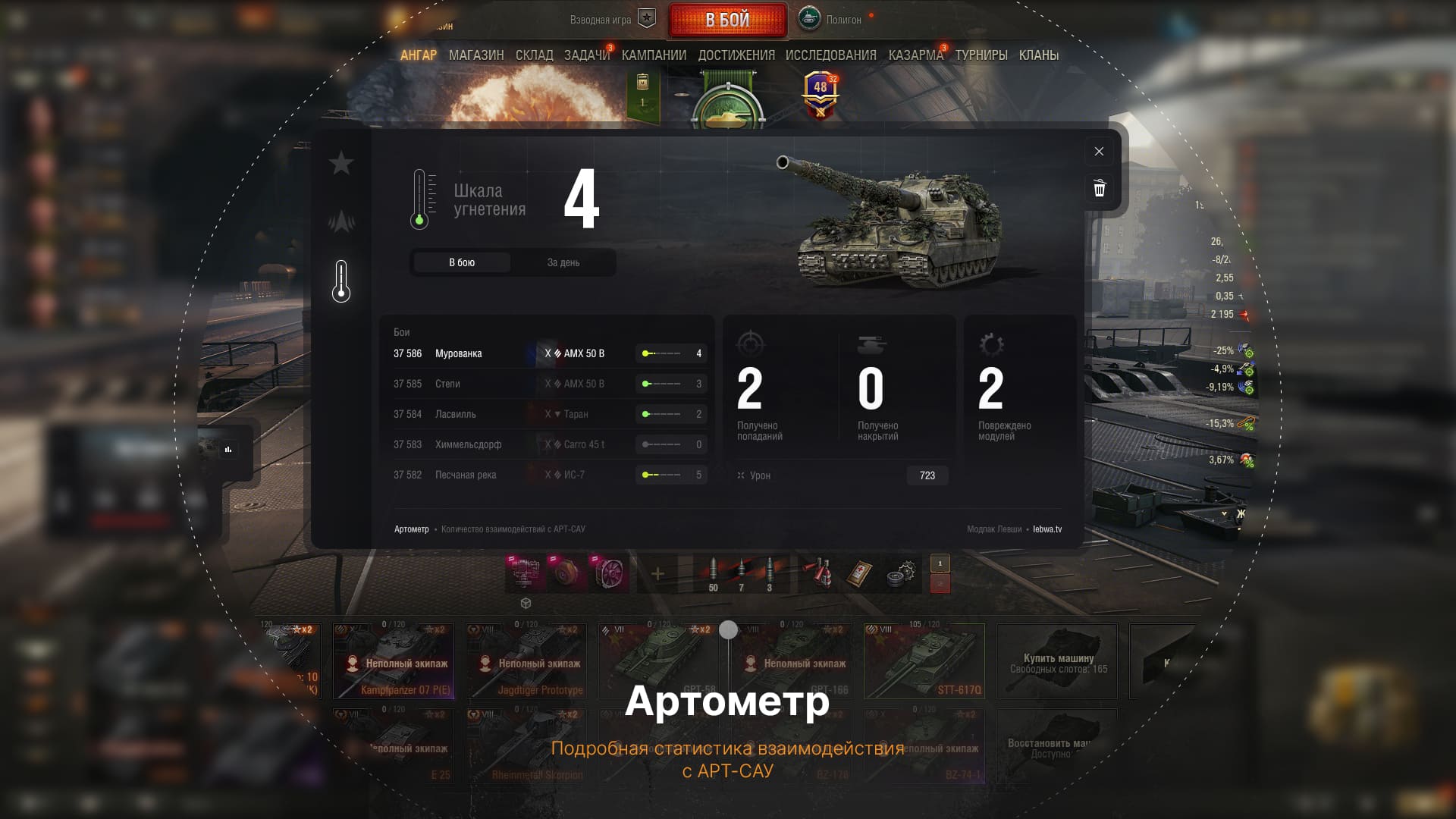This screenshot has height=819, width=1456.
Task: Open the ДОСТИЖЕНИЯ achievements menu
Action: [736, 55]
